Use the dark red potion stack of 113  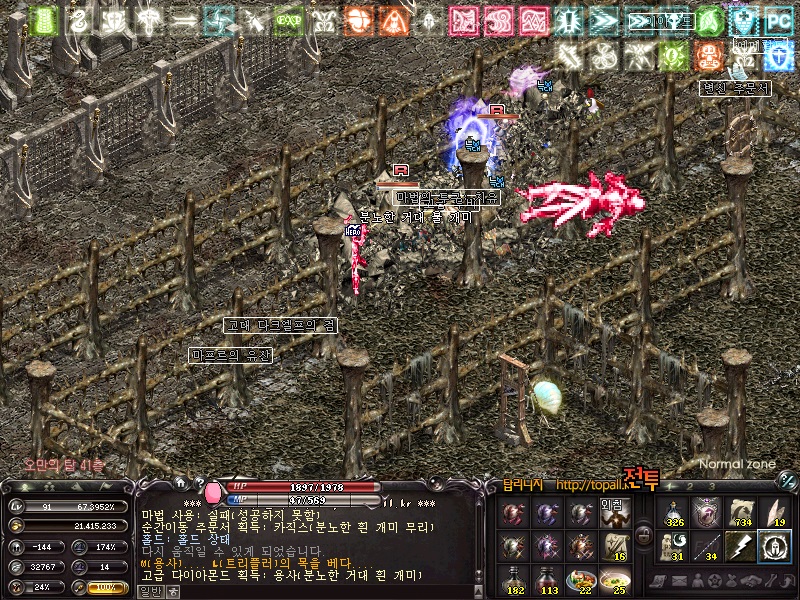pos(548,580)
